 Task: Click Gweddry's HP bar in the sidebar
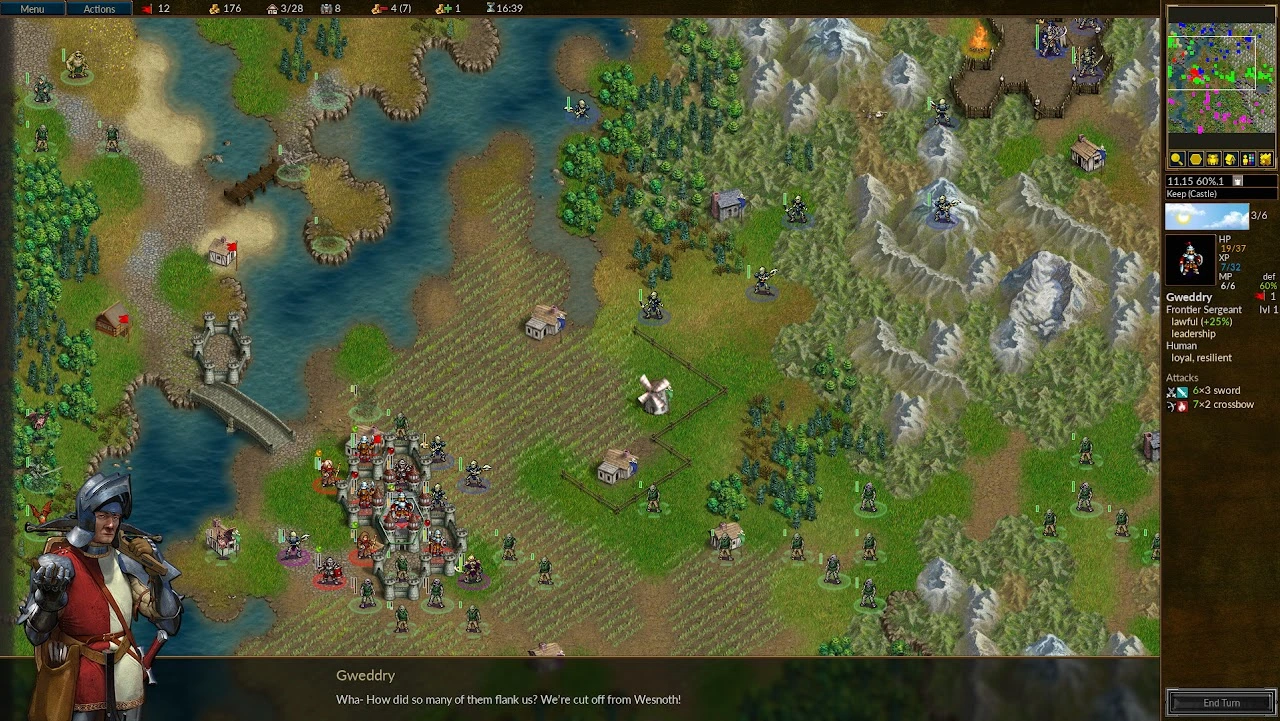point(1234,247)
